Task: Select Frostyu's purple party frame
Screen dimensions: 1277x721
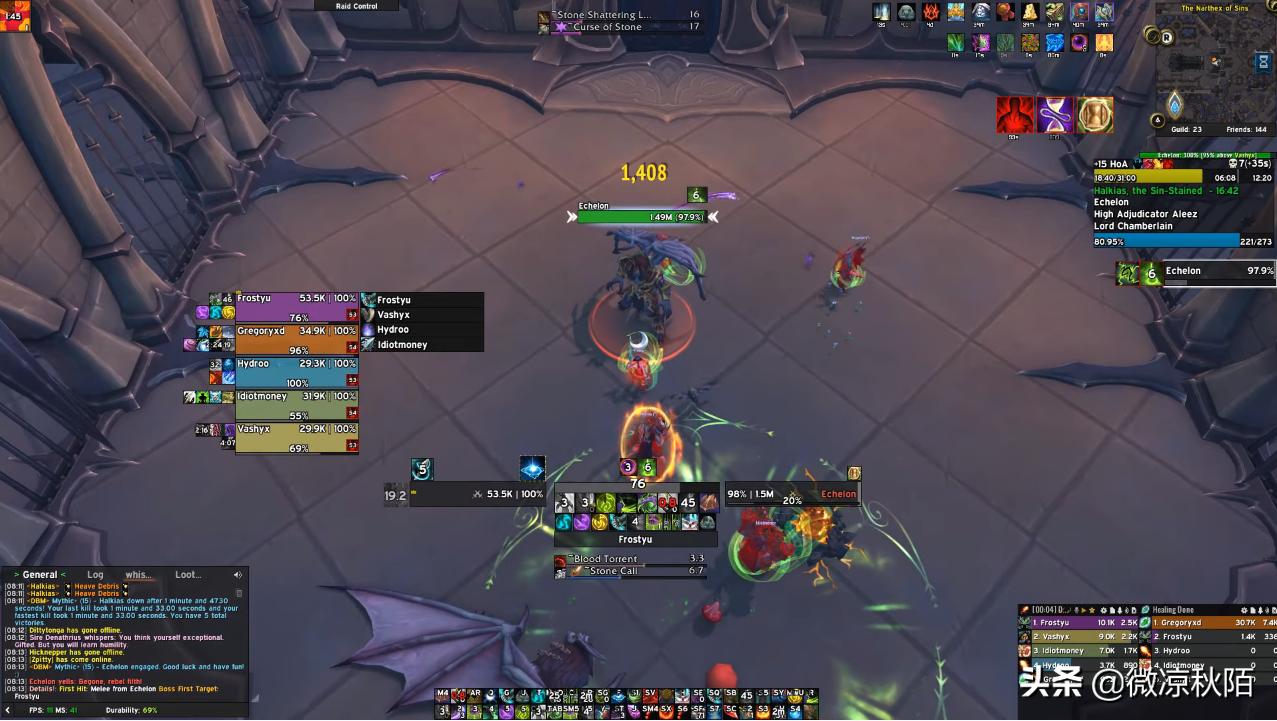Action: click(296, 306)
